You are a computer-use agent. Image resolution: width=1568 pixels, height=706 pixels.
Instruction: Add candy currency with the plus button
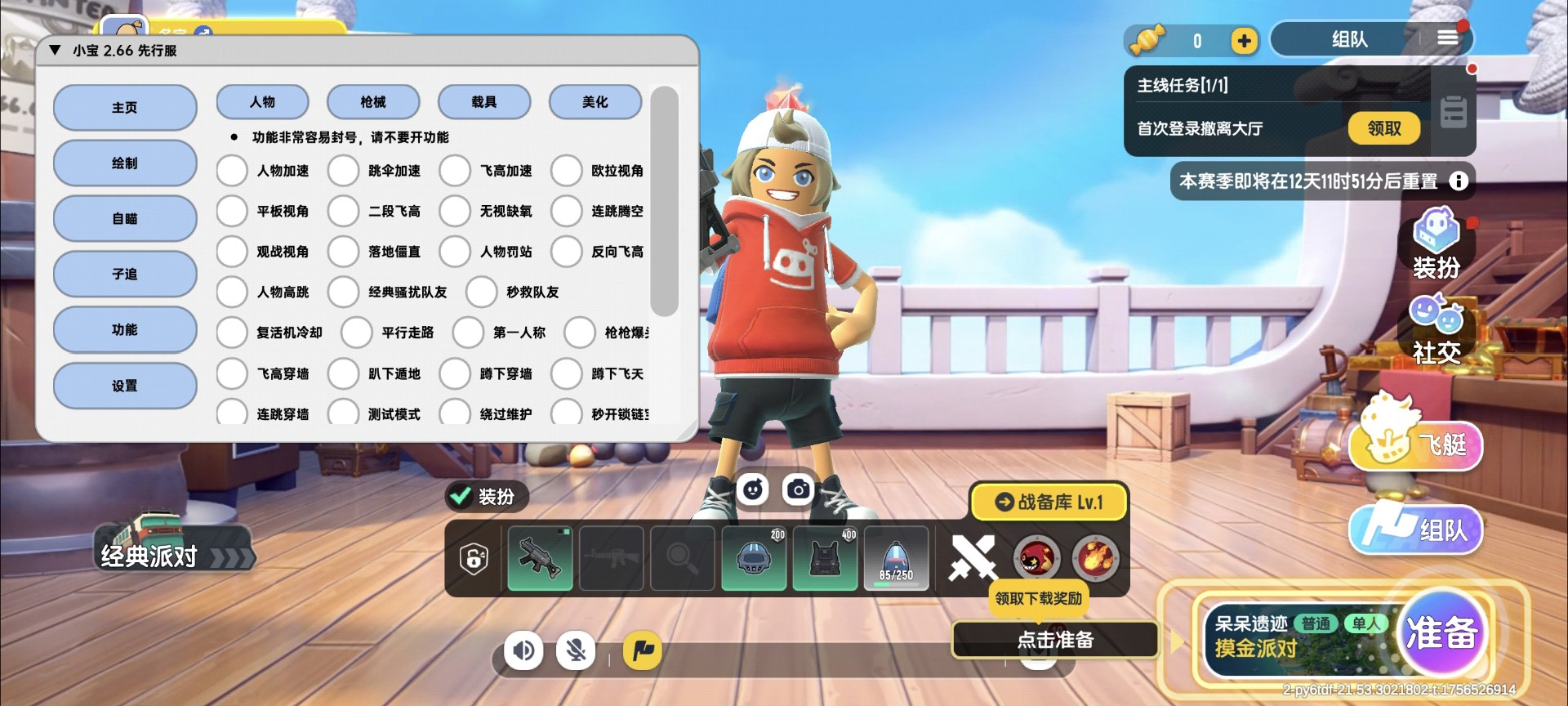pos(1244,41)
